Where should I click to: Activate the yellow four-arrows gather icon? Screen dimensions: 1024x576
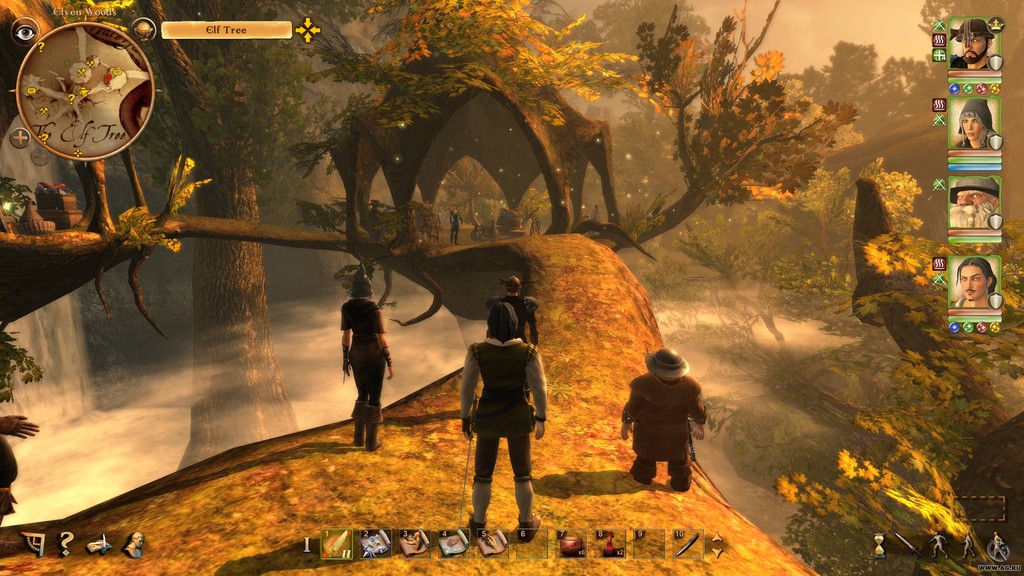coord(308,30)
